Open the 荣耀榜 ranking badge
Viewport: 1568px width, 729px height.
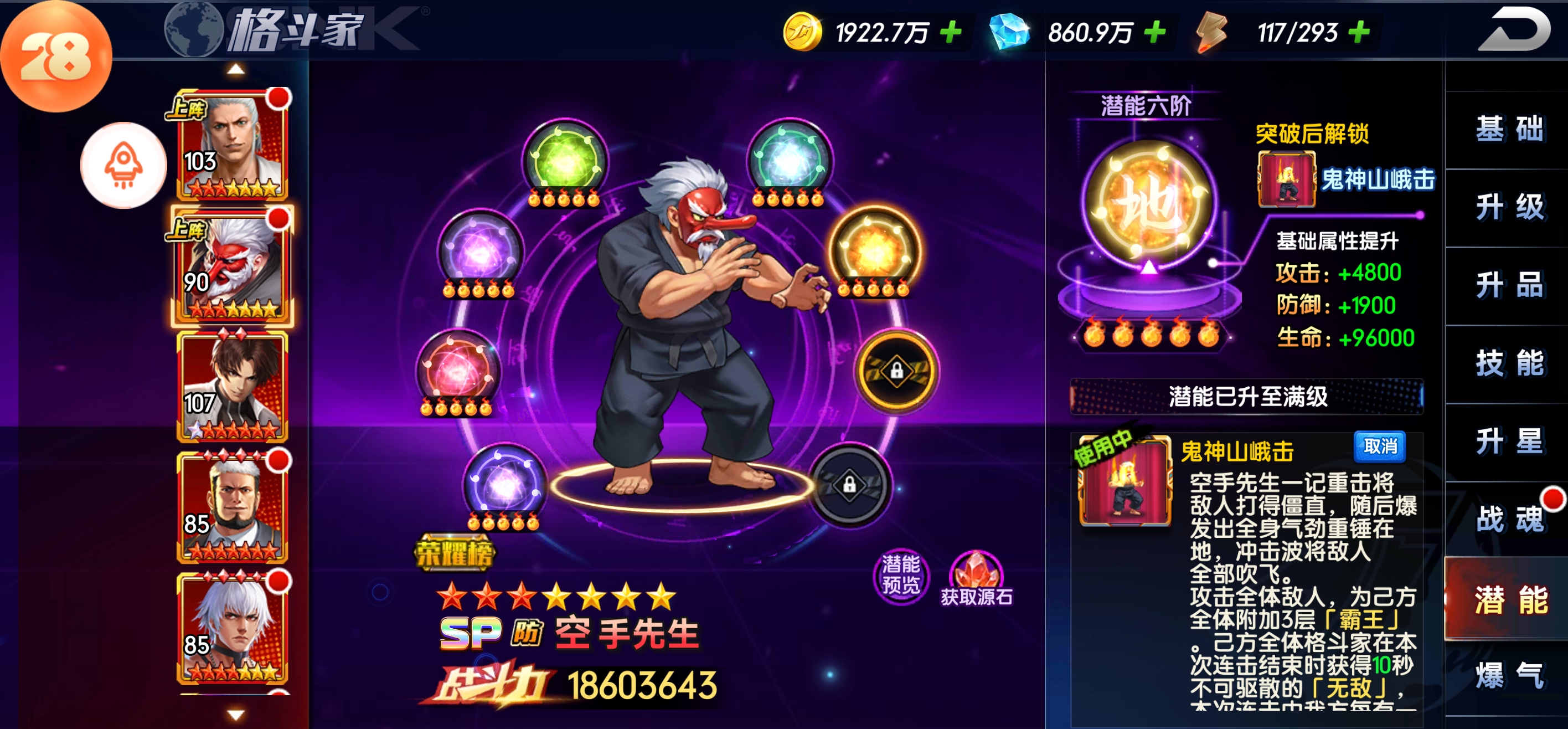454,553
